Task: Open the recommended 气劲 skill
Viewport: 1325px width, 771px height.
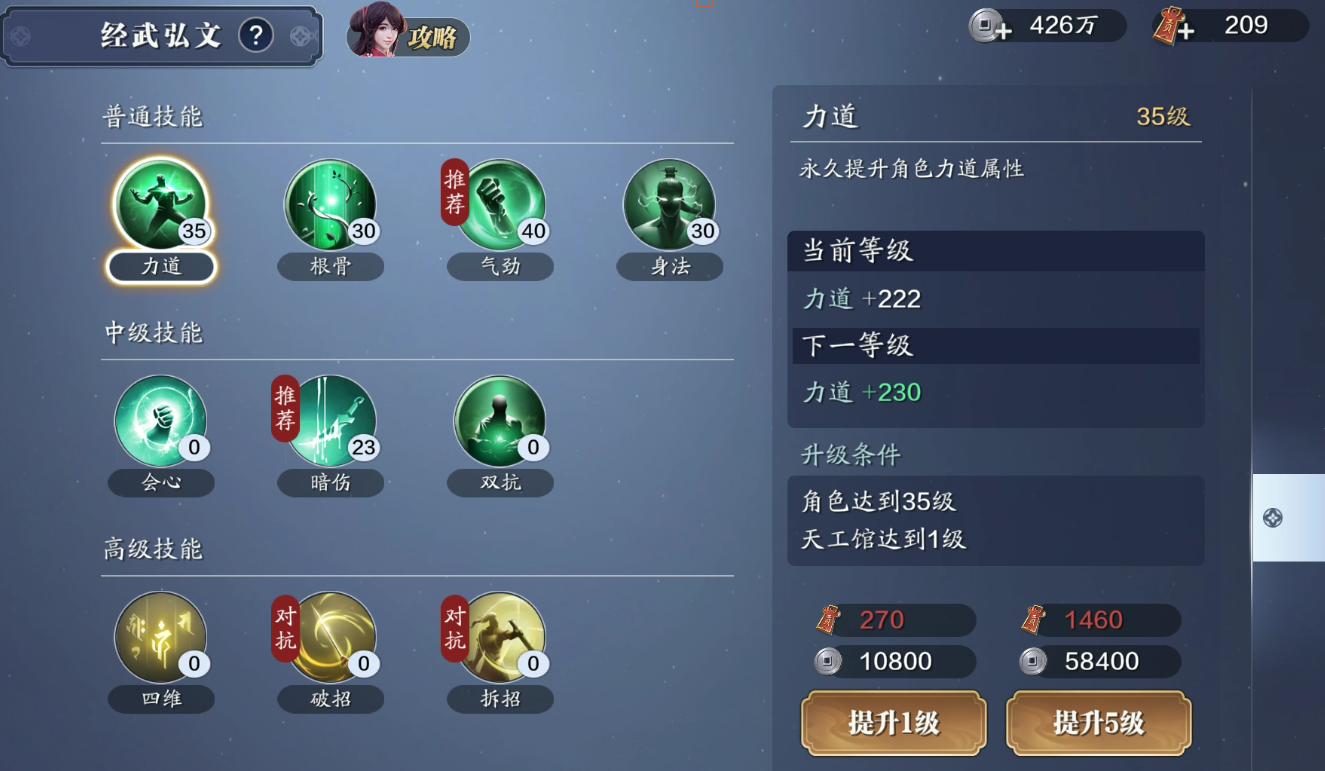Action: 500,205
